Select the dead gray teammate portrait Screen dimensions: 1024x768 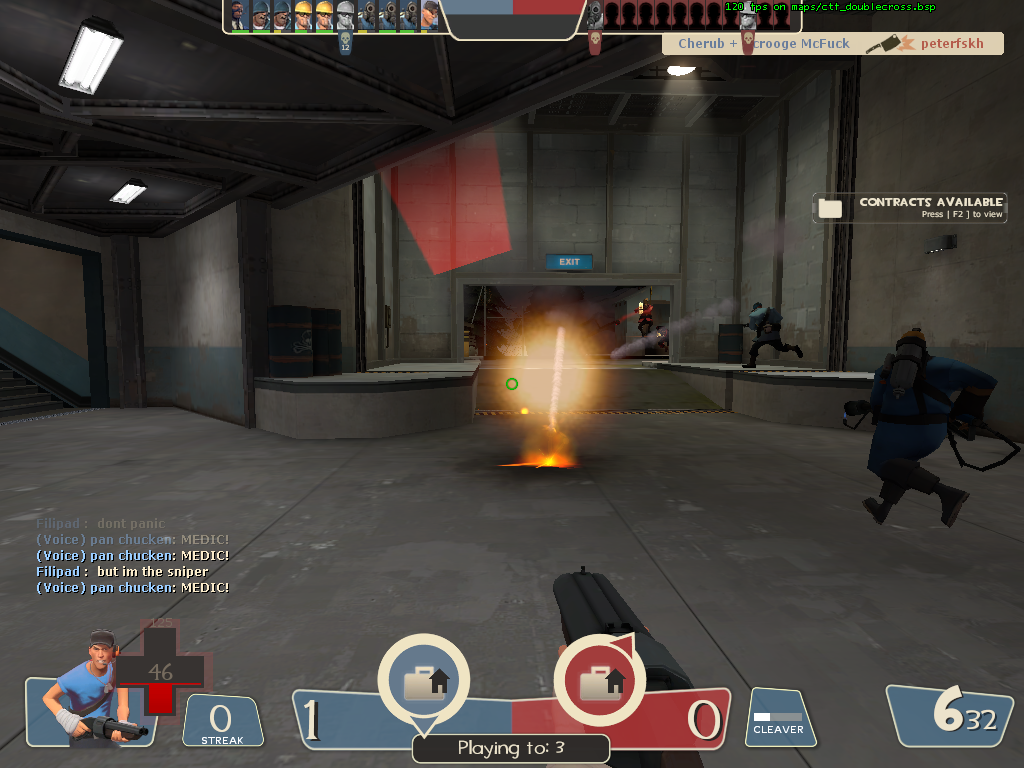(x=345, y=15)
